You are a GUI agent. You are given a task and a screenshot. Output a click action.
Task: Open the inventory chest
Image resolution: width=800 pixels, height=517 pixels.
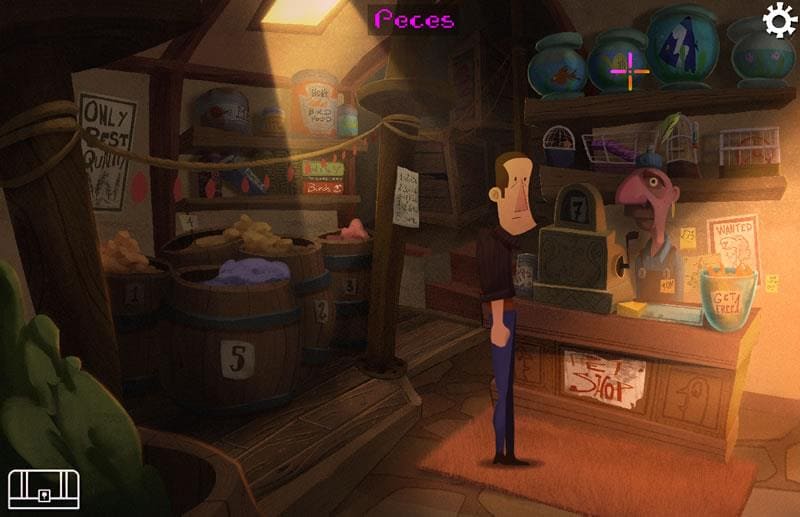pos(43,488)
